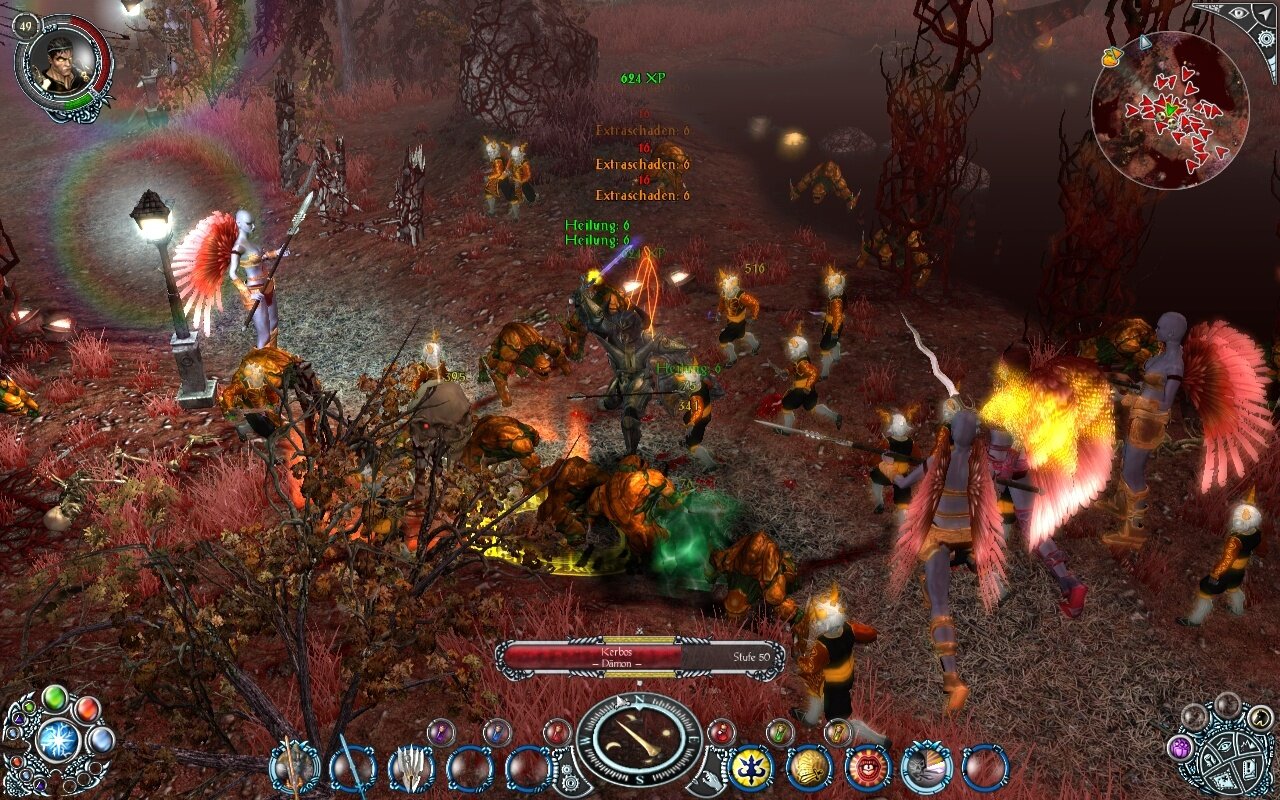The image size is (1280, 800).
Task: Click the eye icon in the menu cluster
Action: pos(1225,745)
